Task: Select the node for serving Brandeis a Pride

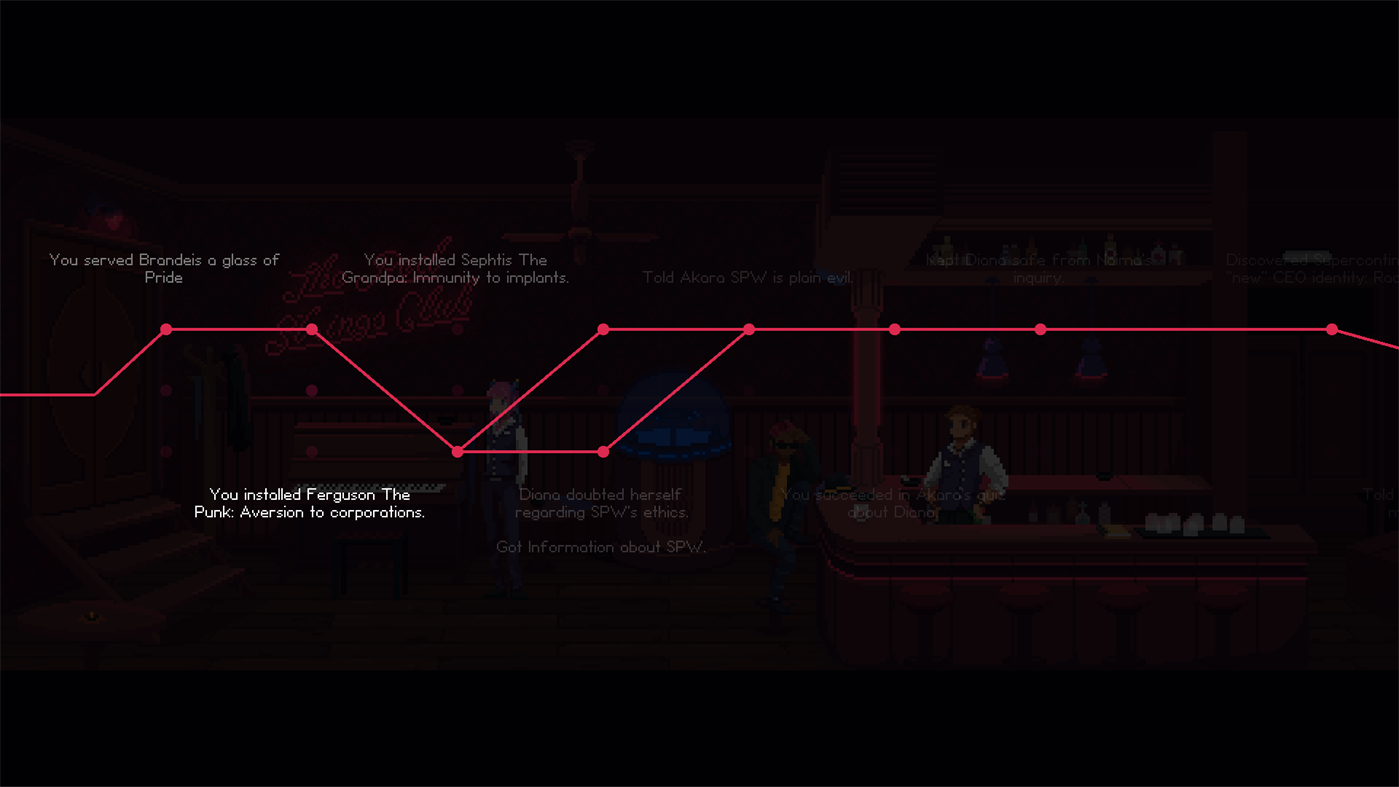Action: coord(166,328)
